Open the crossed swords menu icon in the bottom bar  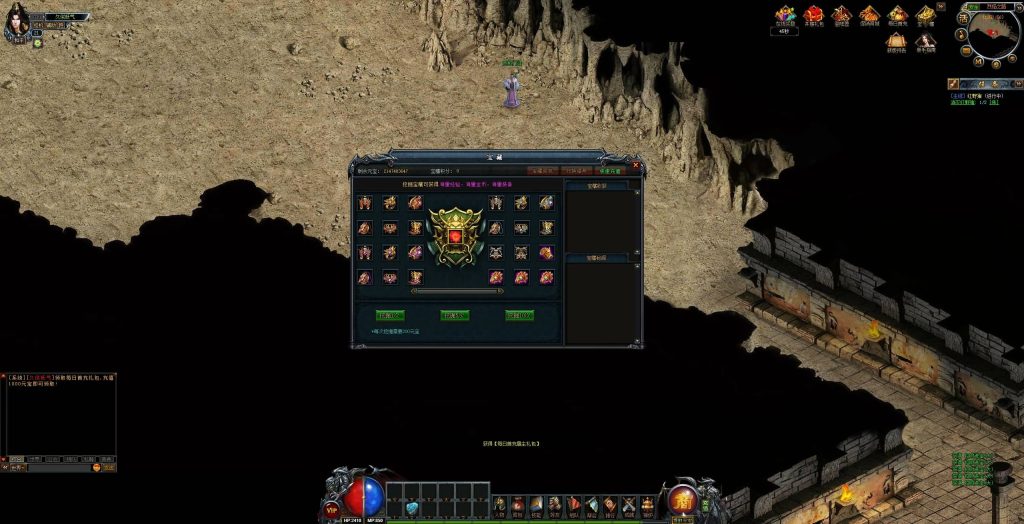pos(628,505)
